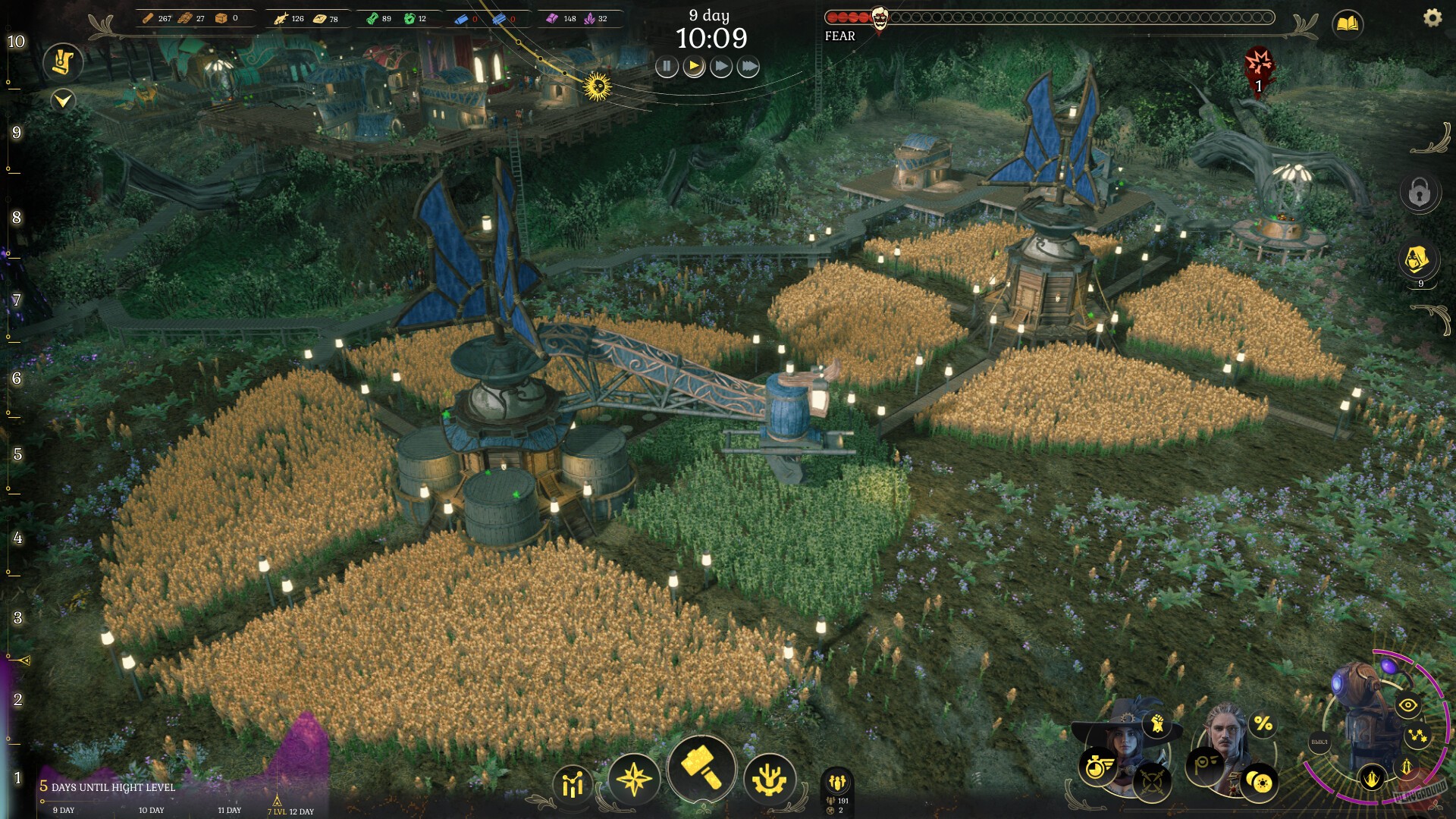This screenshot has height=819, width=1456.
Task: Open the population overview icon
Action: [x=837, y=782]
